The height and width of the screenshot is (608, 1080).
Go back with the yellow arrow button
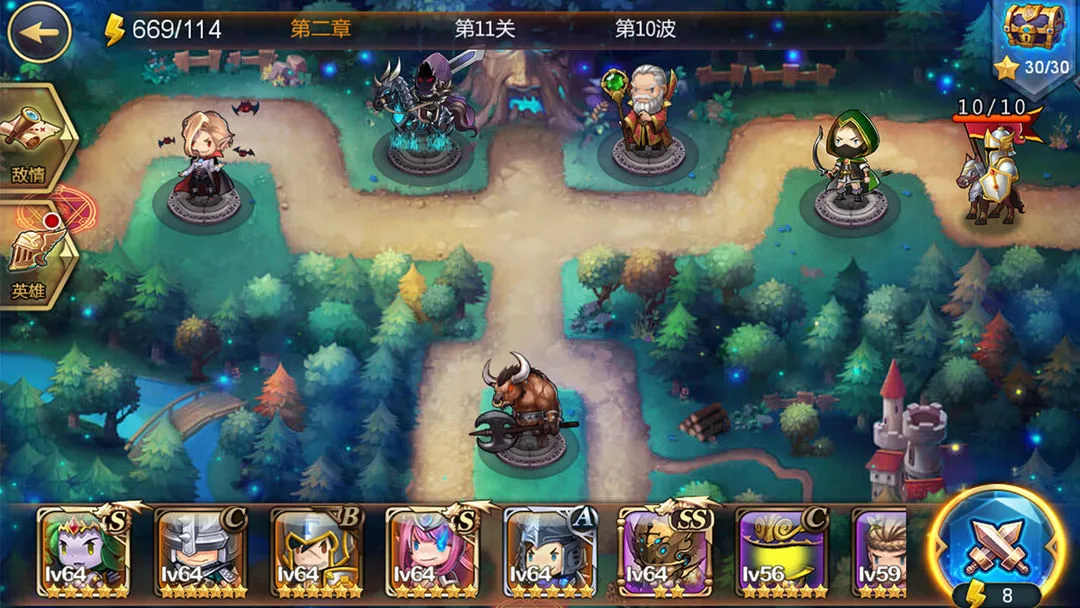39,32
